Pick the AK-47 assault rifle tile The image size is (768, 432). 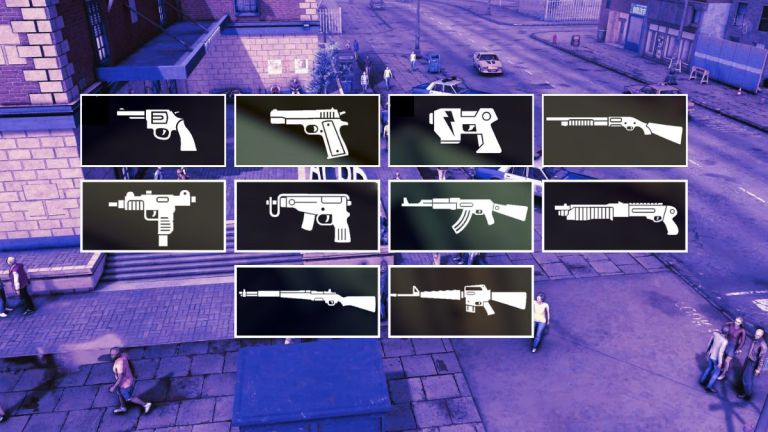[461, 216]
